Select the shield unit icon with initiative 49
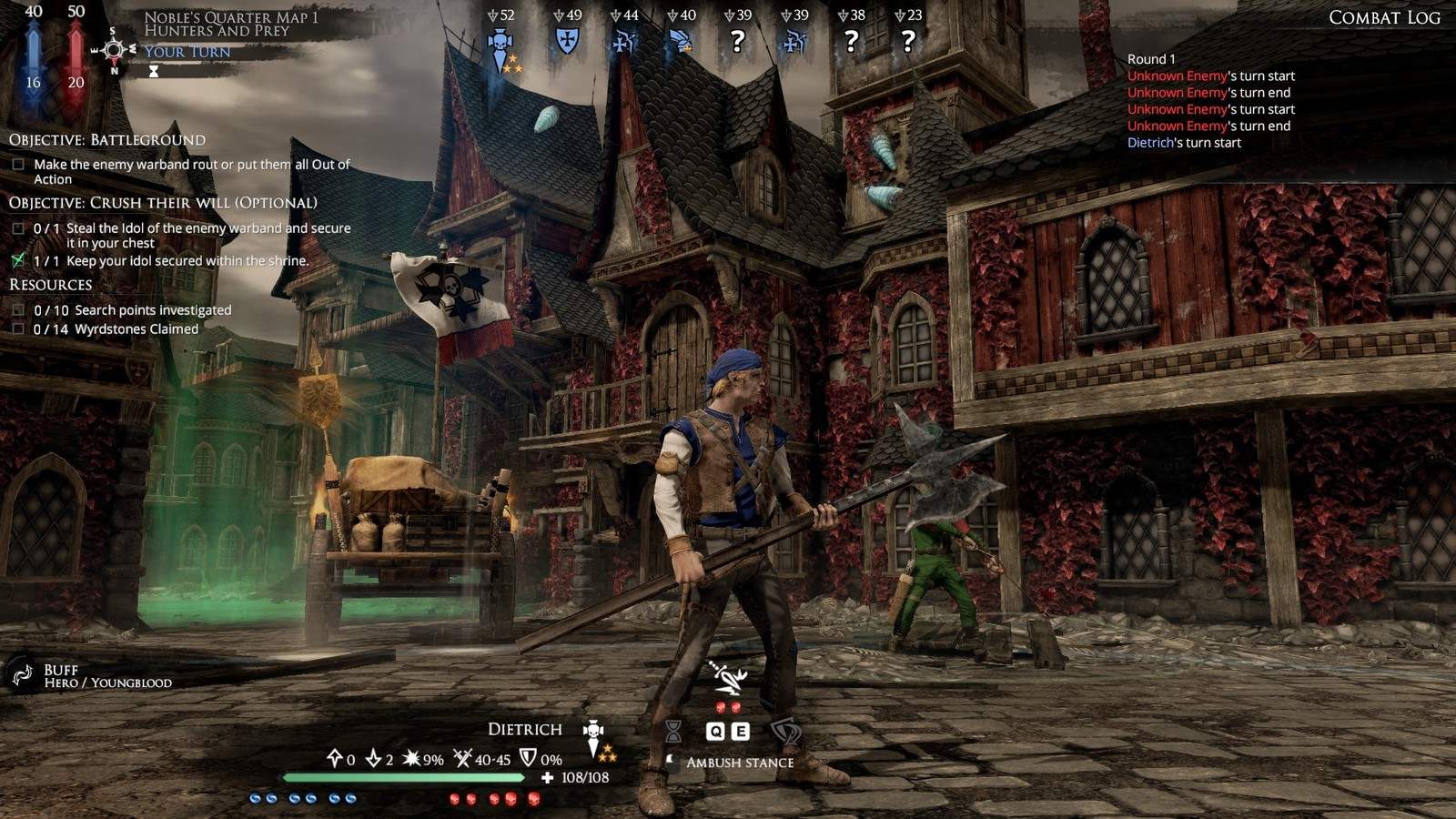Viewport: 1456px width, 819px height. (567, 41)
